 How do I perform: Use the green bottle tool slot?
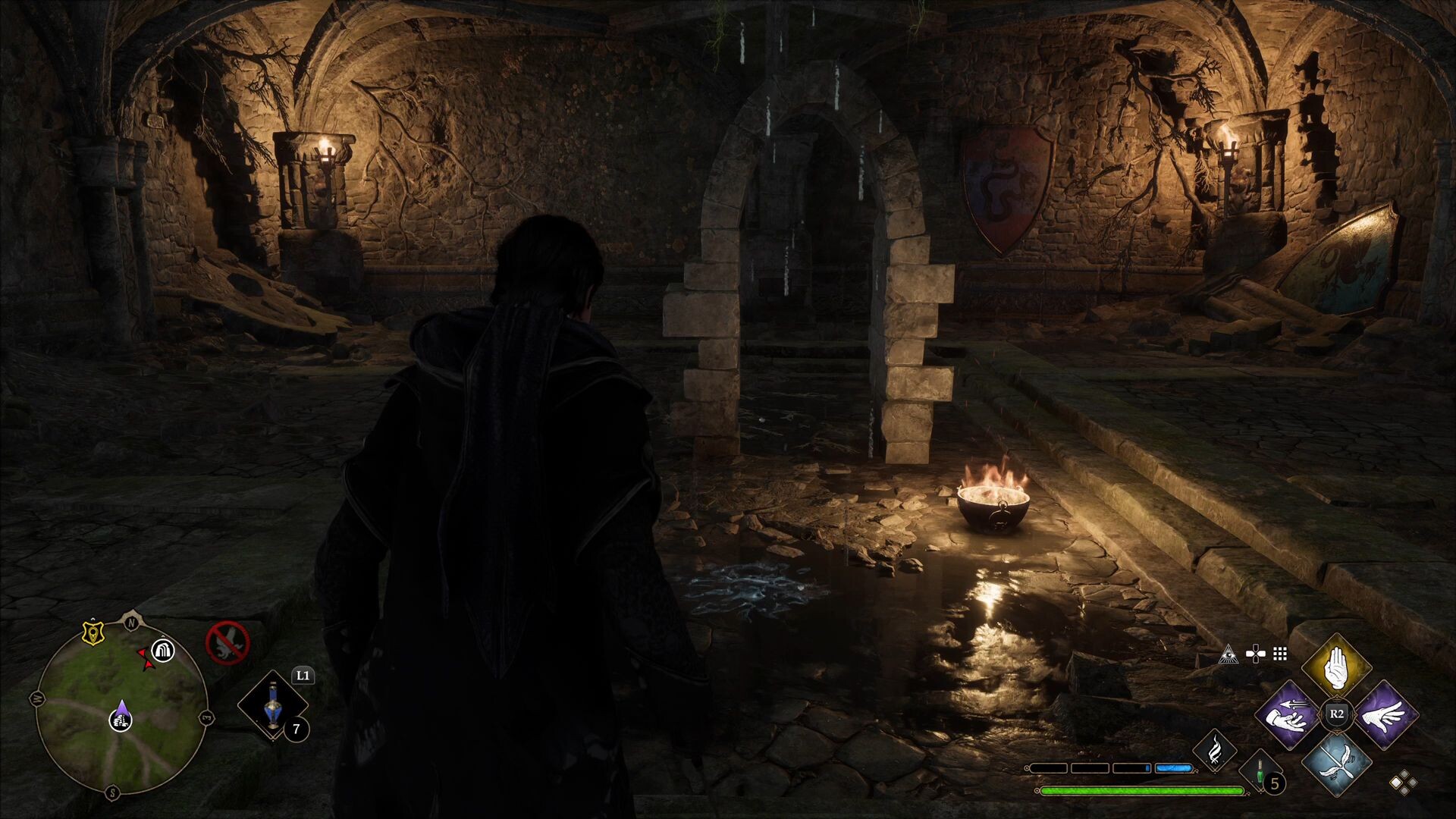point(1259,772)
